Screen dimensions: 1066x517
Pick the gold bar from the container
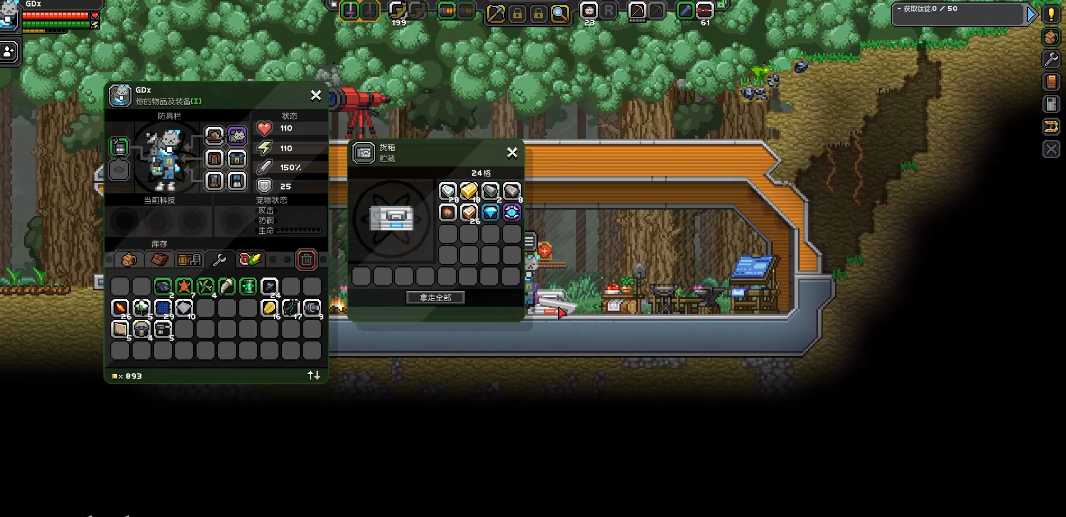tap(469, 191)
